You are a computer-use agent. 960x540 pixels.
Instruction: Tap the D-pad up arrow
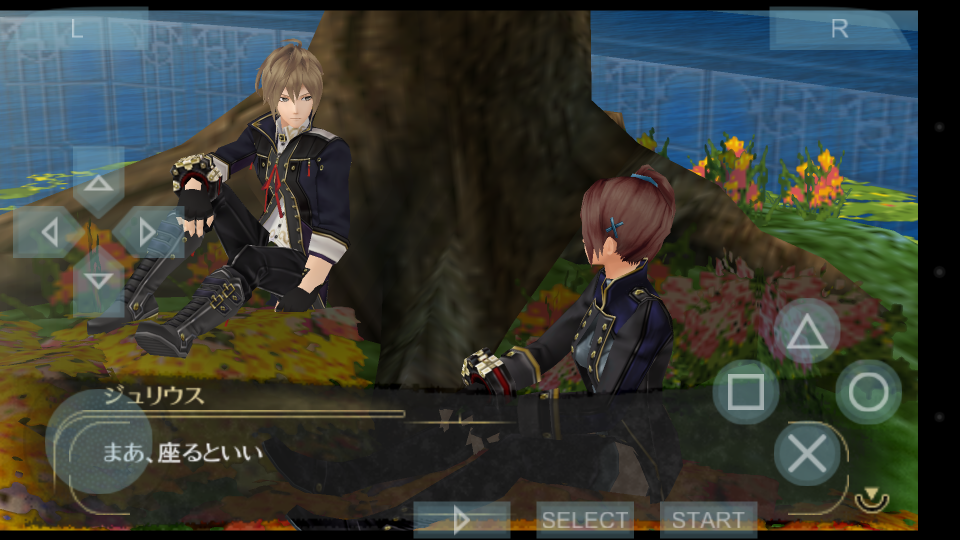coord(98,183)
